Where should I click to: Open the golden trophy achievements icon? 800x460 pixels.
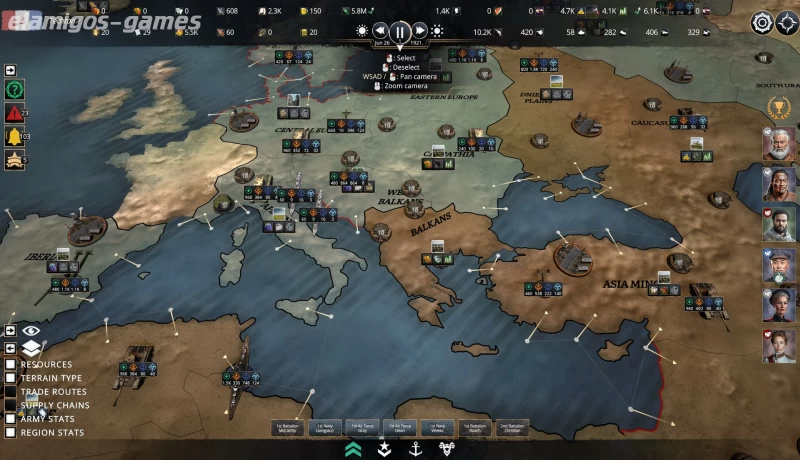coord(776,106)
